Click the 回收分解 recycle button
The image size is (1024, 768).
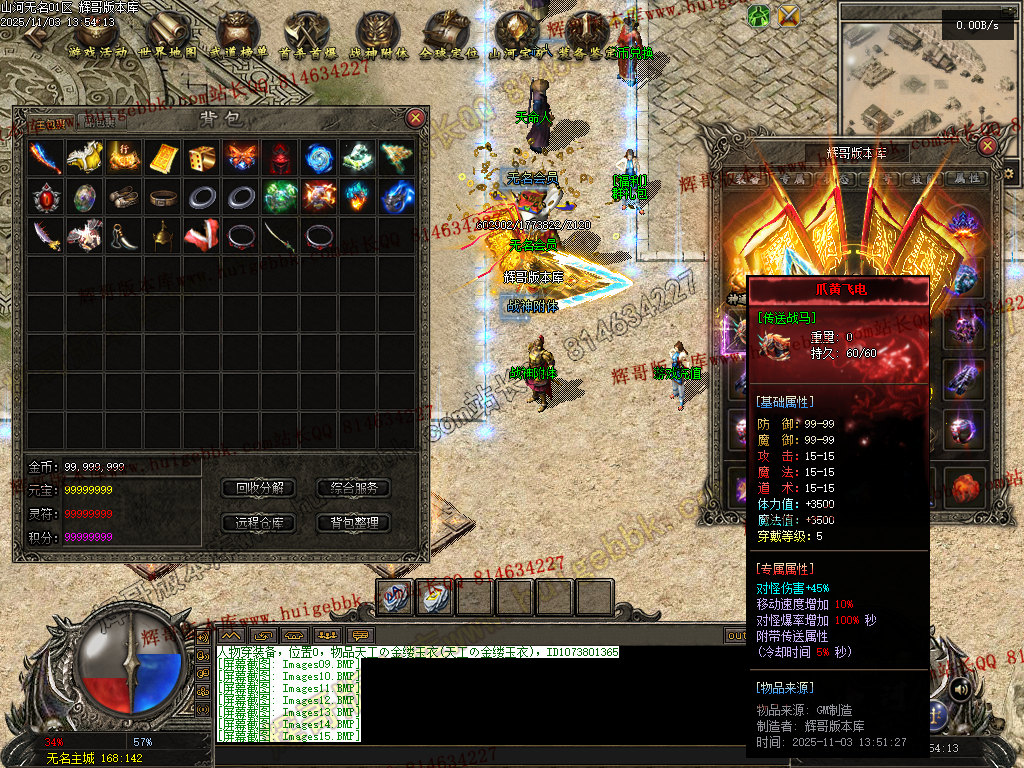point(260,488)
